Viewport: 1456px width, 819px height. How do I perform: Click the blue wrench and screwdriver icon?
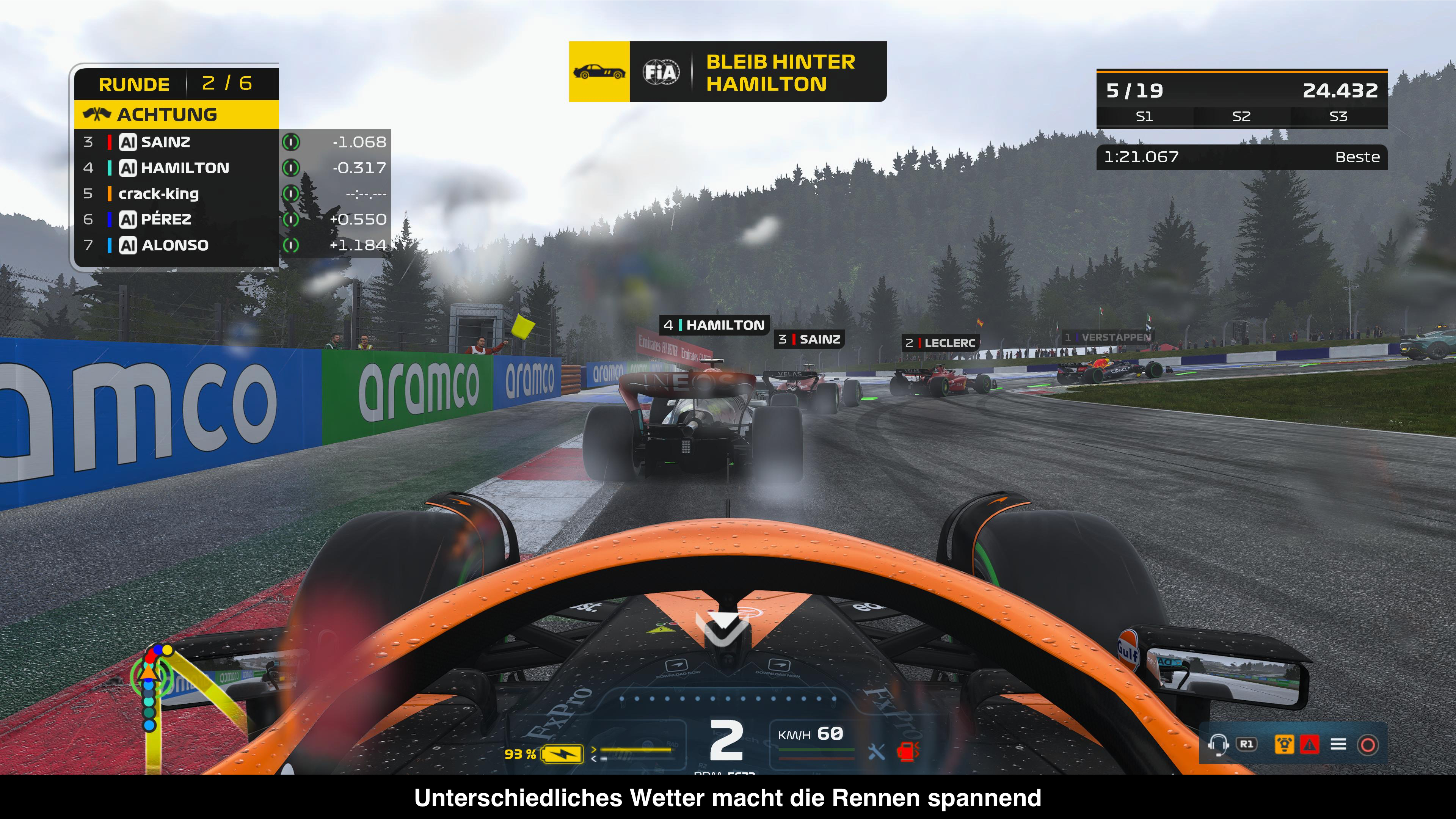[x=876, y=751]
